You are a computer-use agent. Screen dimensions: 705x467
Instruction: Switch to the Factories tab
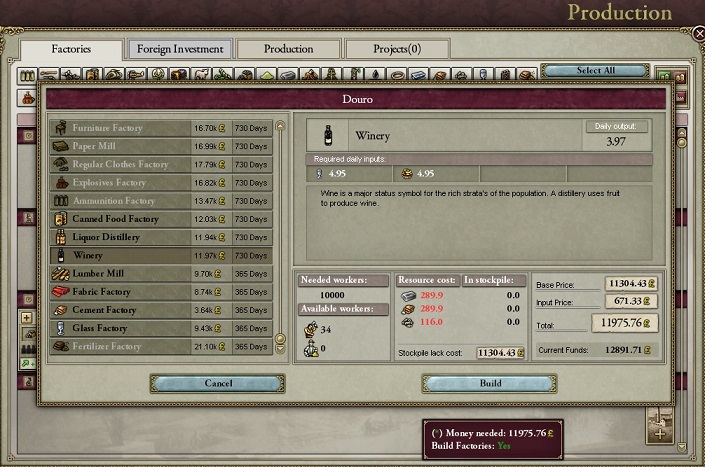[x=71, y=48]
